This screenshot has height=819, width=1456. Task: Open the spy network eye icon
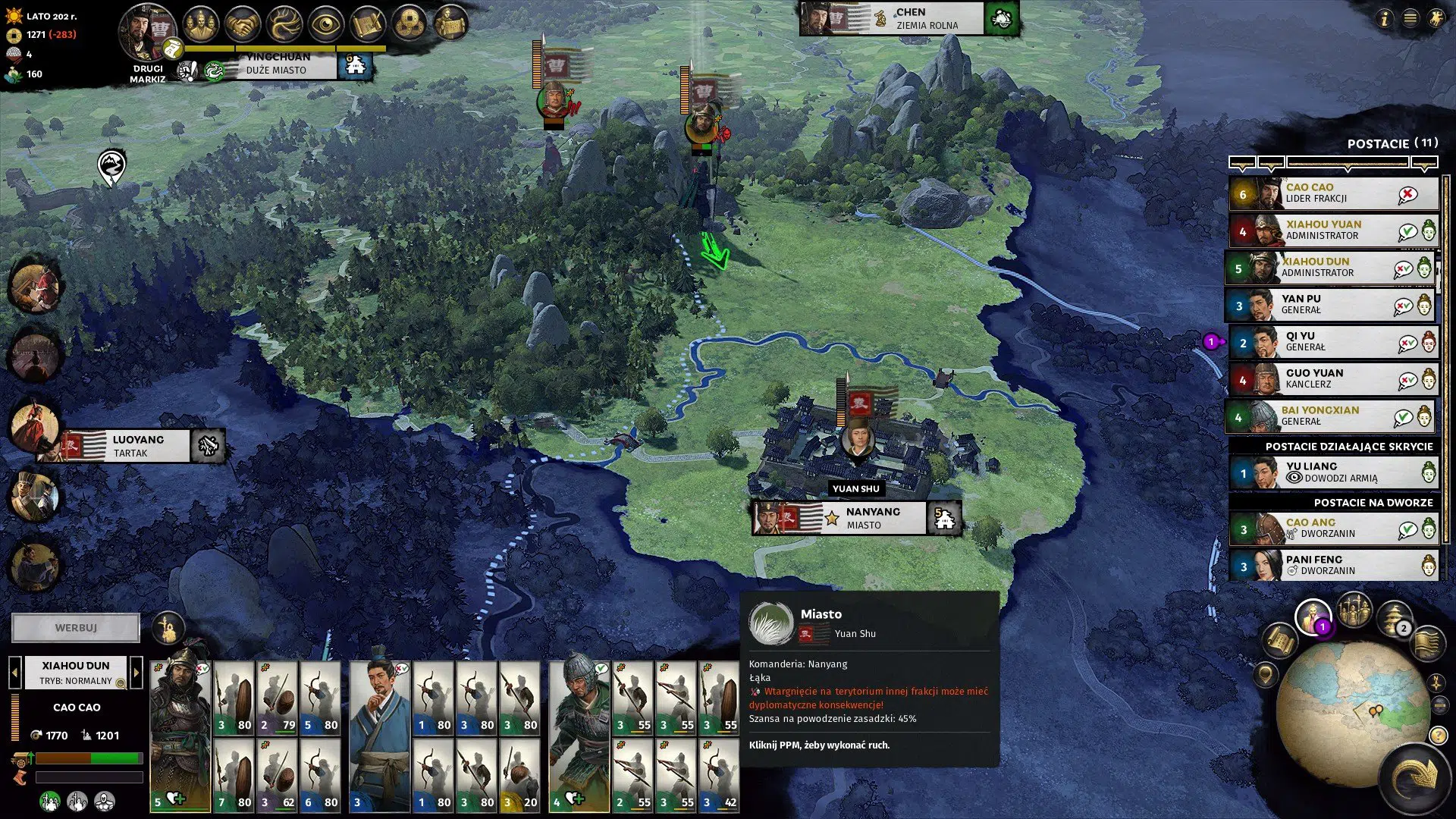(326, 23)
